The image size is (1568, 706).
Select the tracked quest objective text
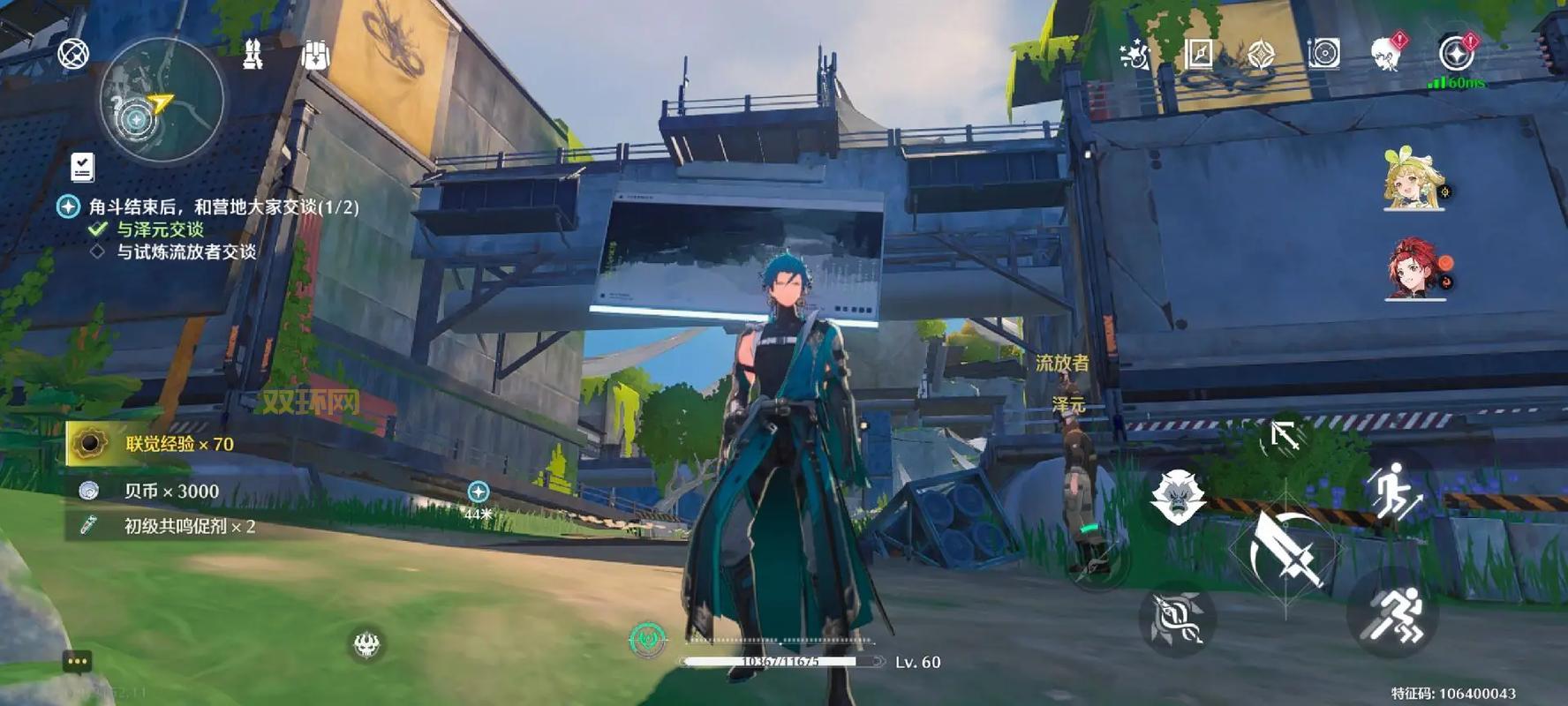point(222,207)
